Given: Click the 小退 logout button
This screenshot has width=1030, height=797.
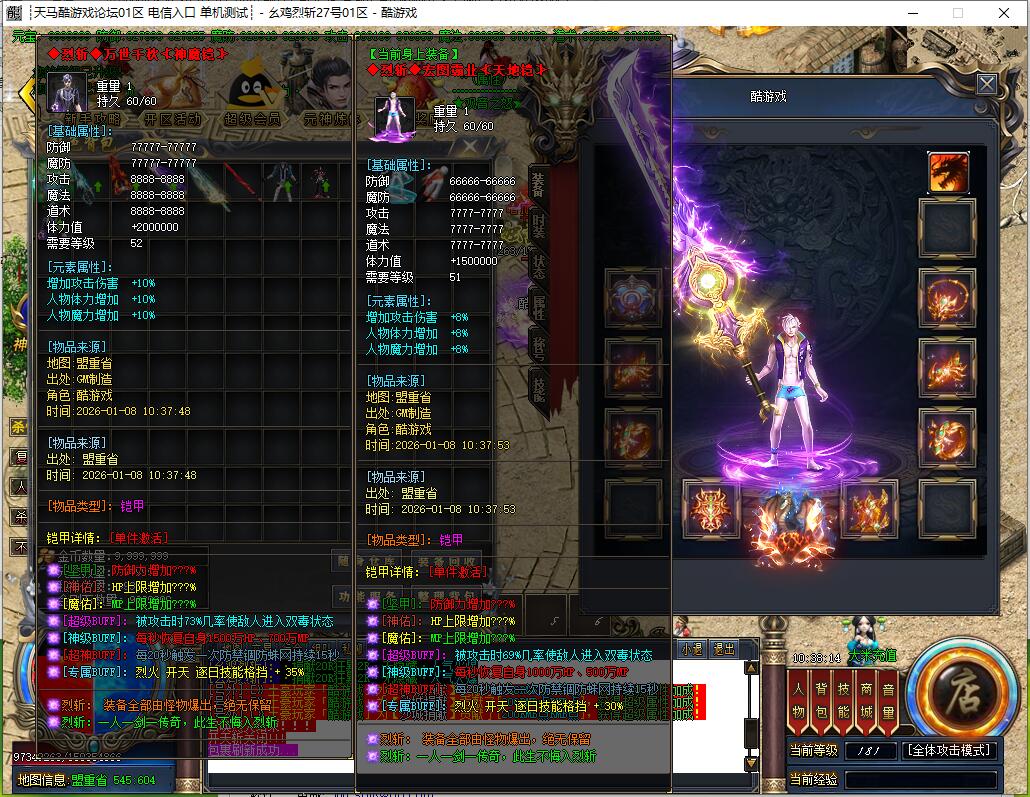Looking at the screenshot, I should pyautogui.click(x=691, y=648).
